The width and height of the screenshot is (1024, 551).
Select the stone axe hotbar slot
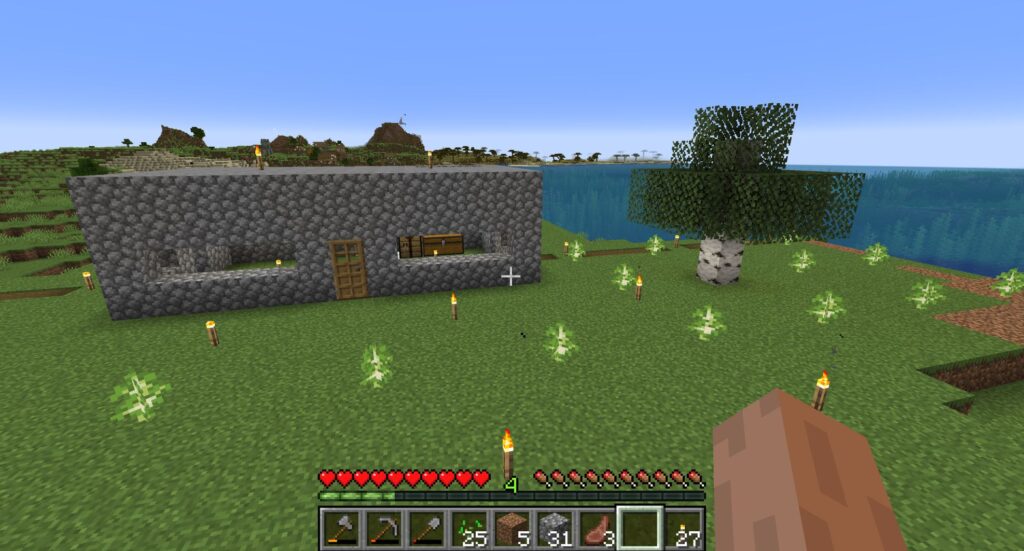340,528
